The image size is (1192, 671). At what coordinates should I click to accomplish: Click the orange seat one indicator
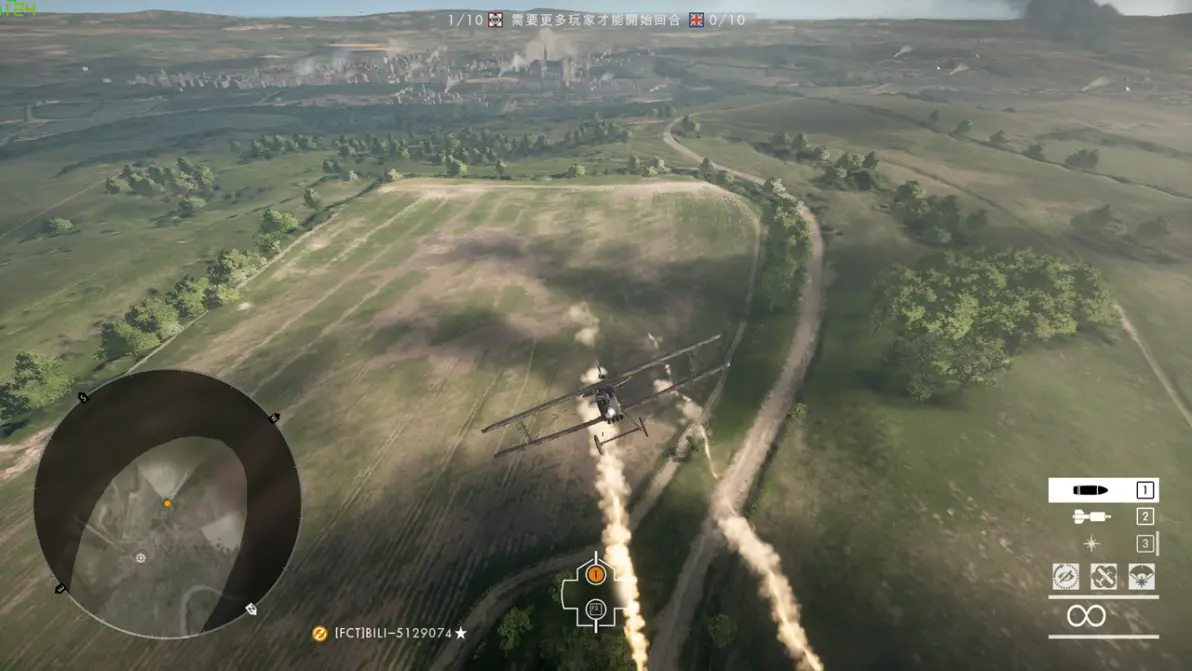click(595, 574)
